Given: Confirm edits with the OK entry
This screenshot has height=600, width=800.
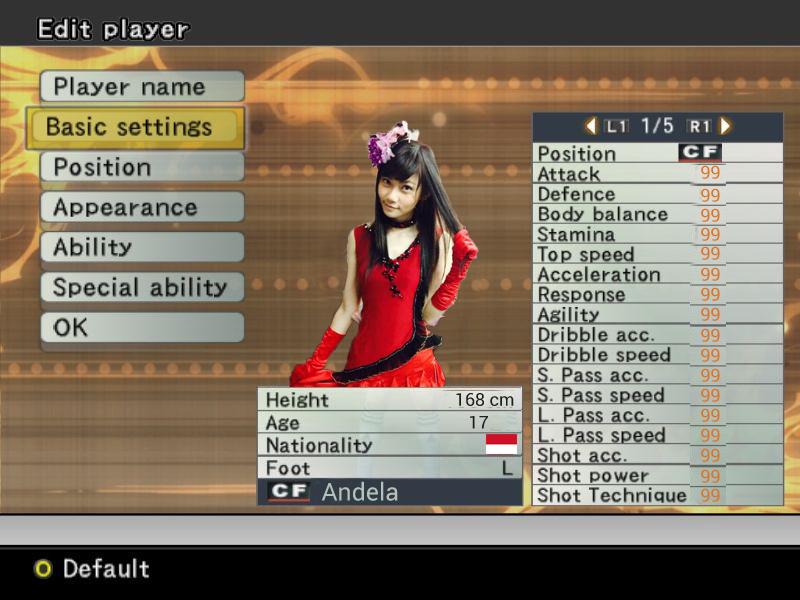Looking at the screenshot, I should click(x=142, y=327).
